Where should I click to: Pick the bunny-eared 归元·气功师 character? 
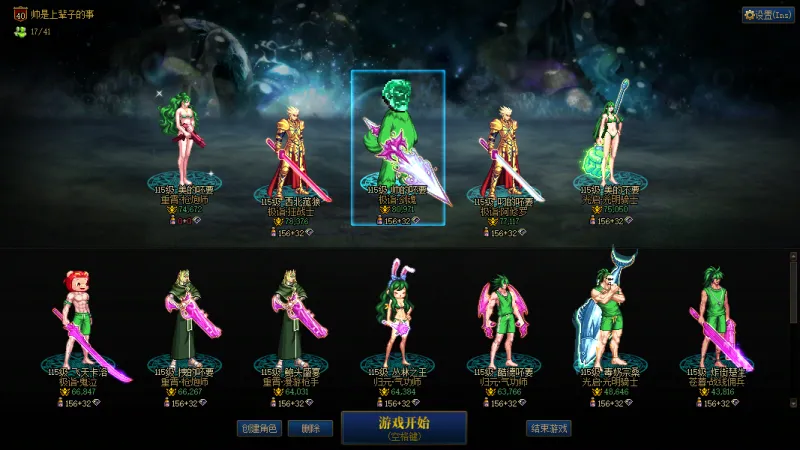(x=397, y=310)
